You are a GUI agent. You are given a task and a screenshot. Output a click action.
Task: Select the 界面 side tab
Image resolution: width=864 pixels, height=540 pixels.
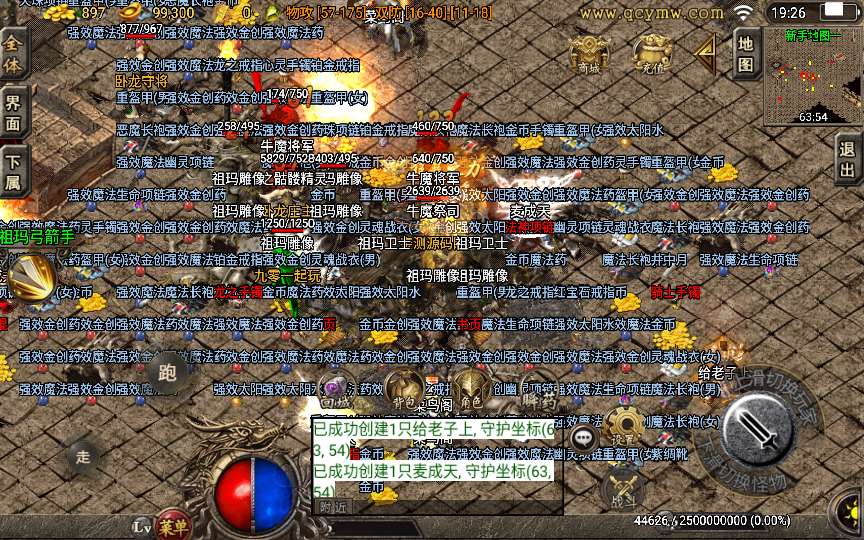tap(13, 112)
